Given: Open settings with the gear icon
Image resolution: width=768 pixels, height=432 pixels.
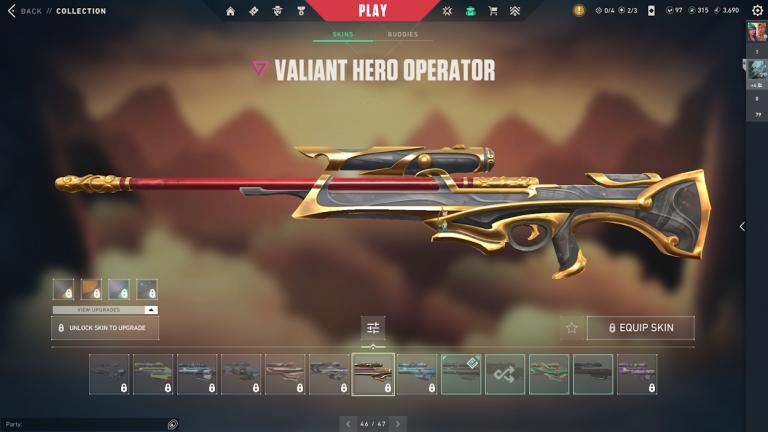Looking at the screenshot, I should pos(756,11).
